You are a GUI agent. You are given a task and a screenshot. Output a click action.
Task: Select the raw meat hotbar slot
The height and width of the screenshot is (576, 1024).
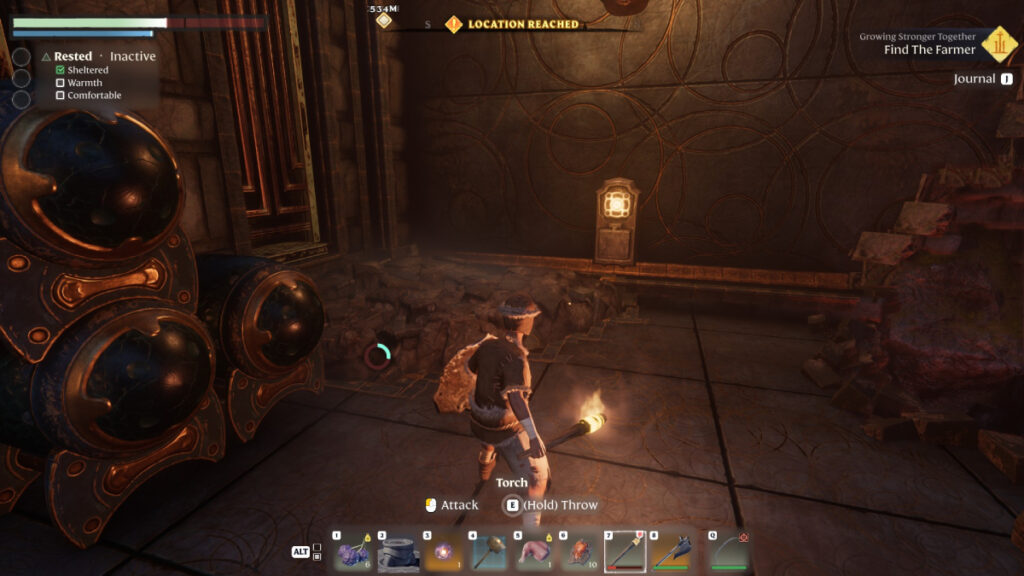pyautogui.click(x=535, y=551)
